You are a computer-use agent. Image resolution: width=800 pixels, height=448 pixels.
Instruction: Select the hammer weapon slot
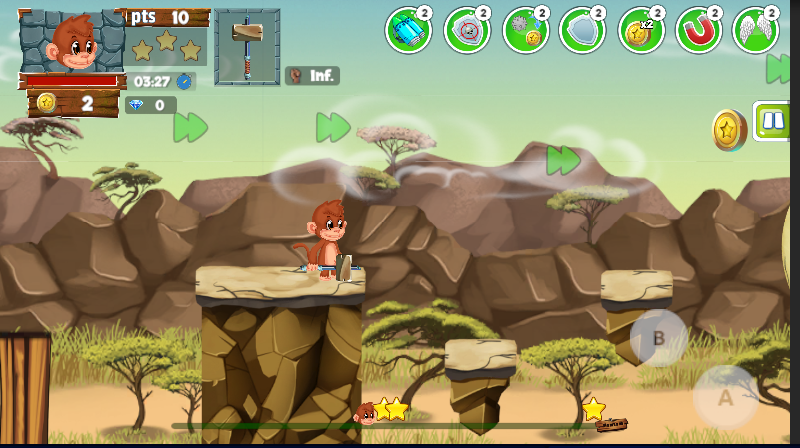pyautogui.click(x=246, y=46)
